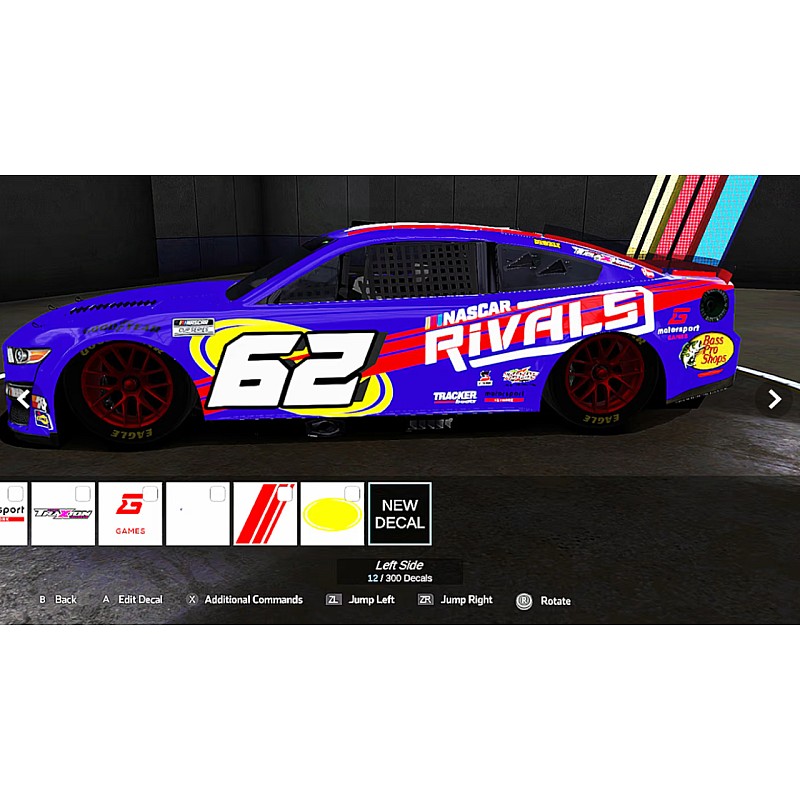Tick the checkbox on the Games decal

coord(150,493)
